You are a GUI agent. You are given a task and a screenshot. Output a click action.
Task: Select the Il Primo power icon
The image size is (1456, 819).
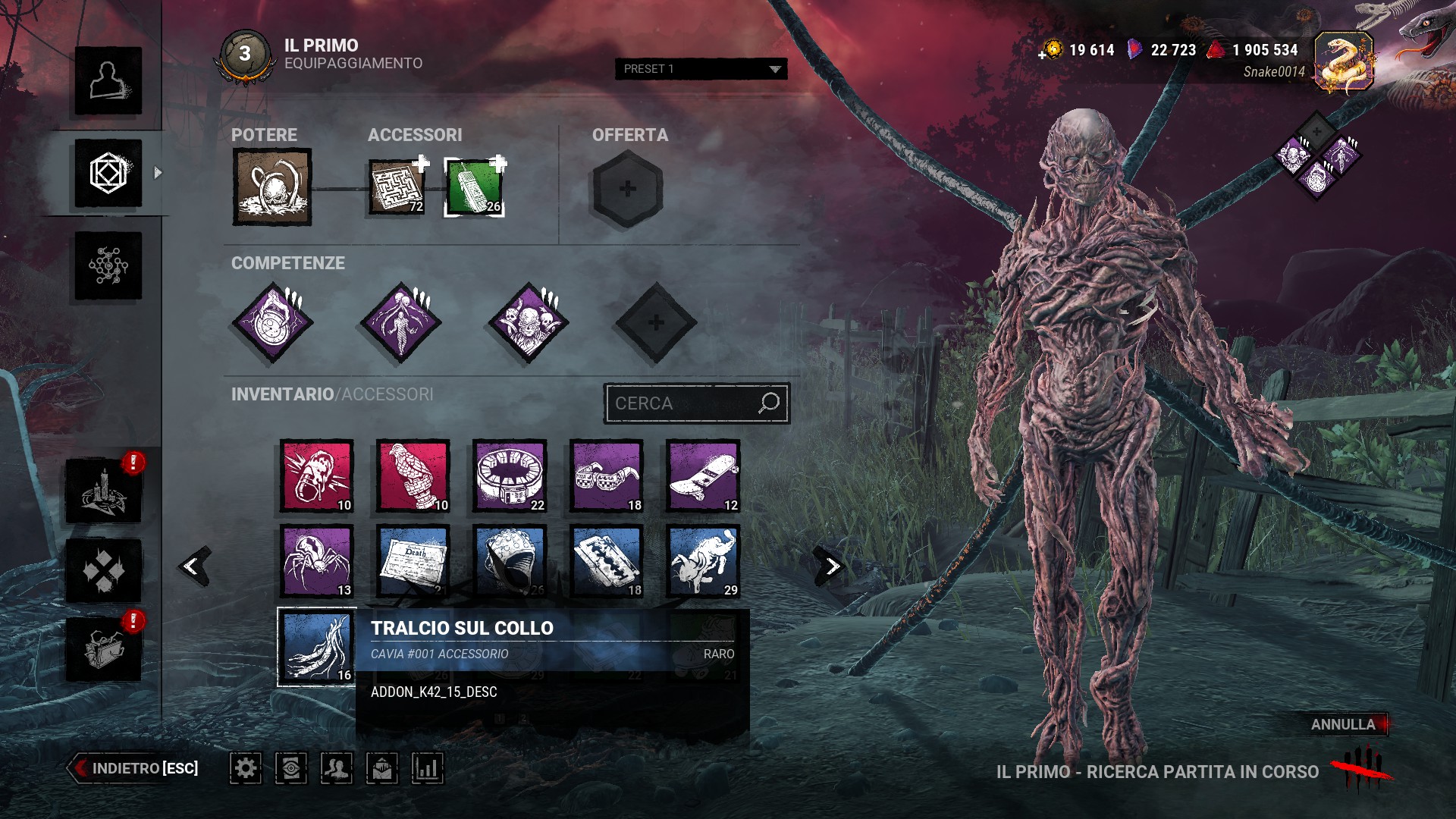click(271, 187)
